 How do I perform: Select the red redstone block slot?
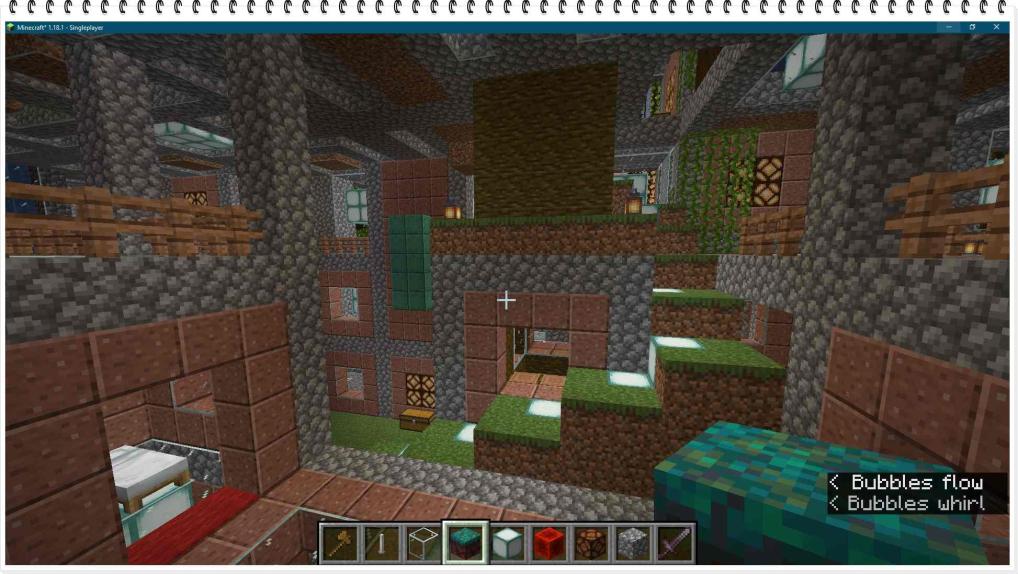[x=549, y=543]
